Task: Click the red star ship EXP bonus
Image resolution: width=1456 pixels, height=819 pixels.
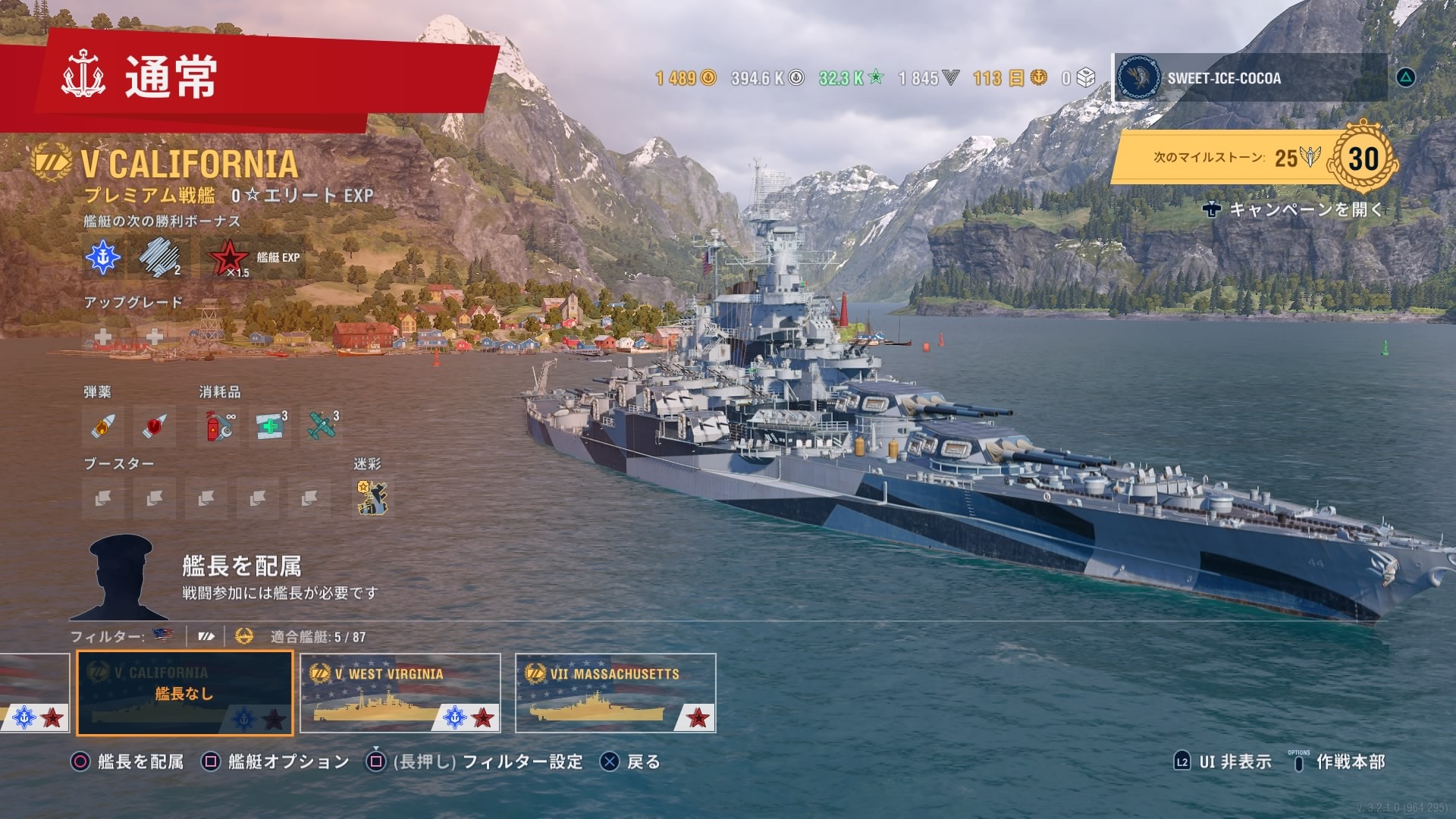Action: point(228,258)
